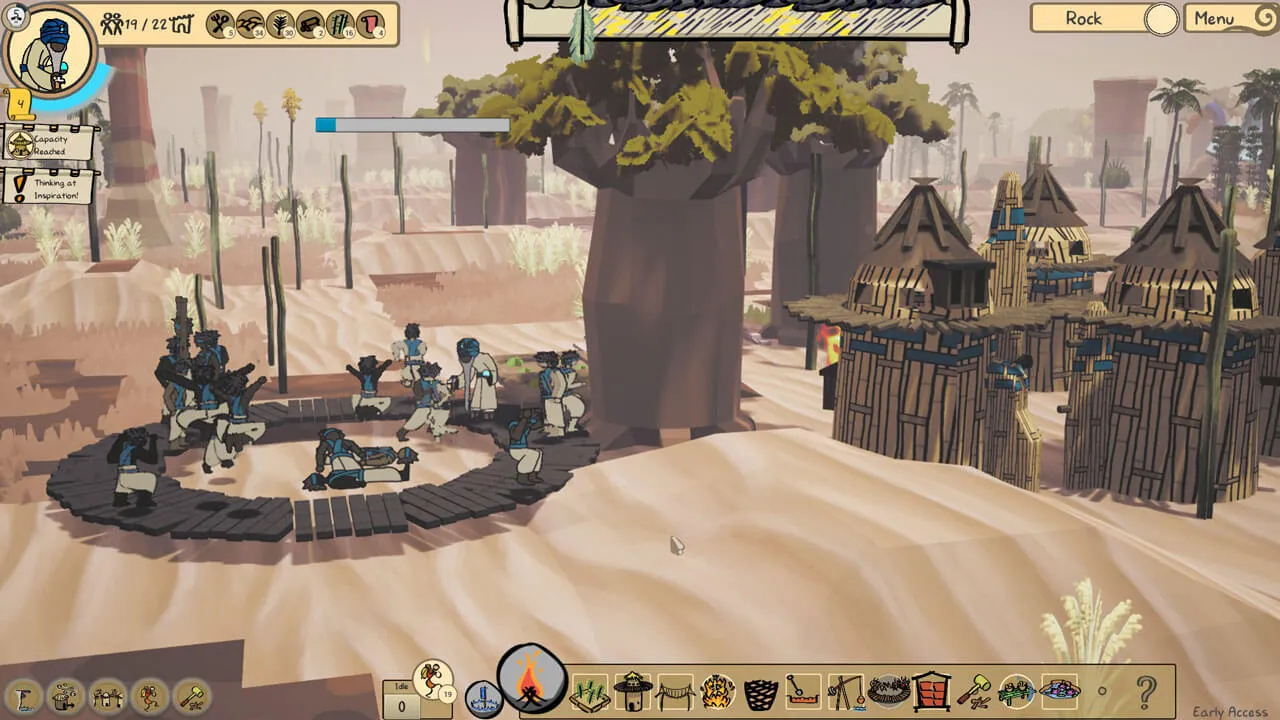Open the question mark help

point(1146,691)
